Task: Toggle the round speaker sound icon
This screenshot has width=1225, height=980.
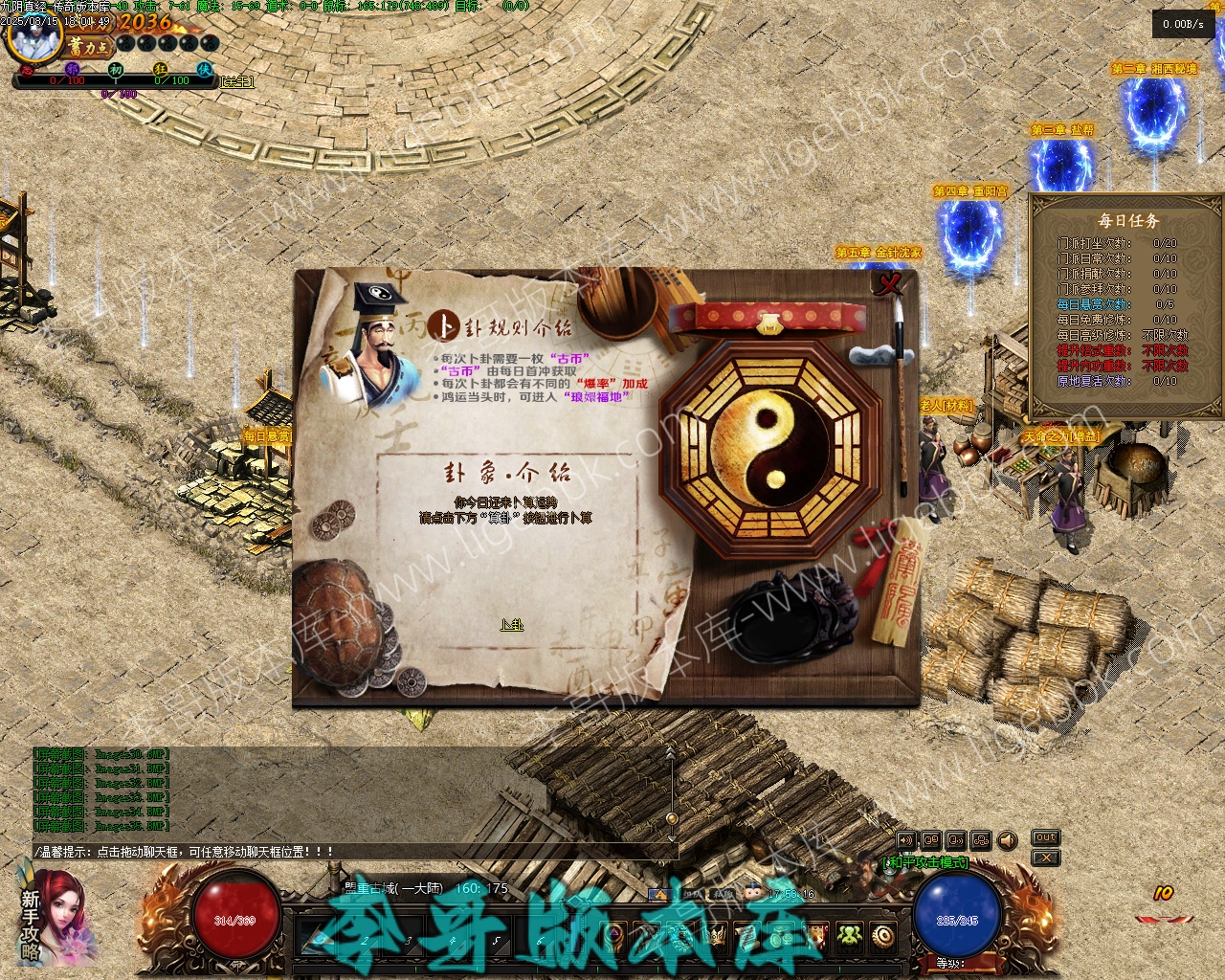Action: click(1007, 840)
